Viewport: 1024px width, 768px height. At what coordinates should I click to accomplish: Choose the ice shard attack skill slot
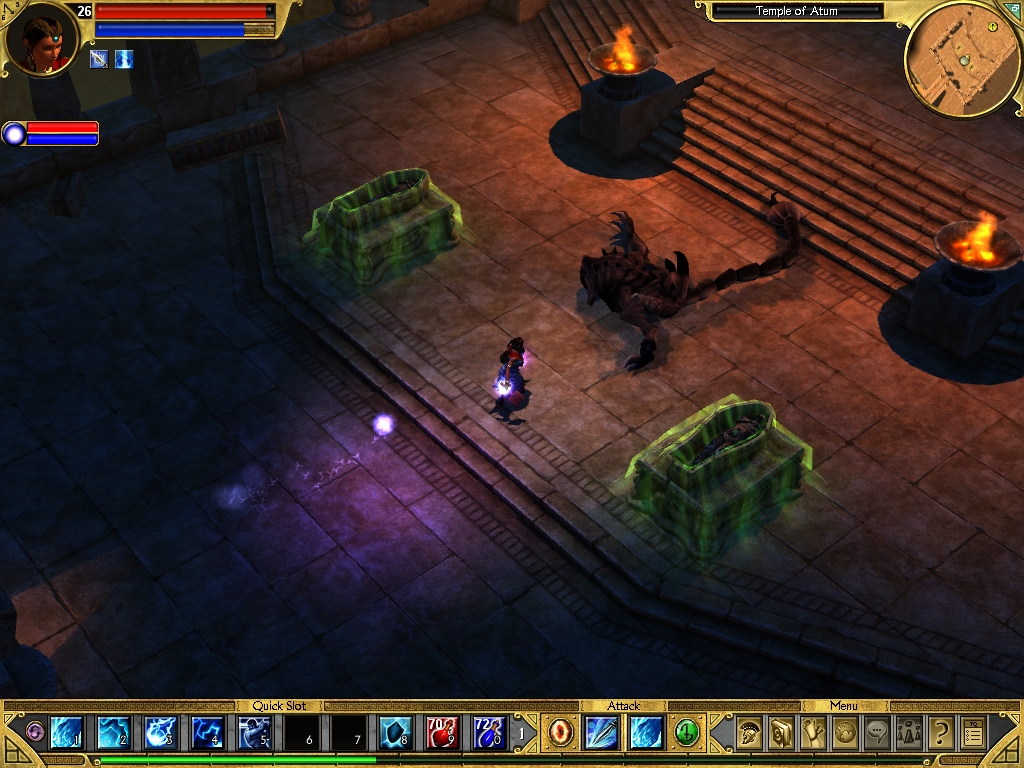(x=646, y=733)
